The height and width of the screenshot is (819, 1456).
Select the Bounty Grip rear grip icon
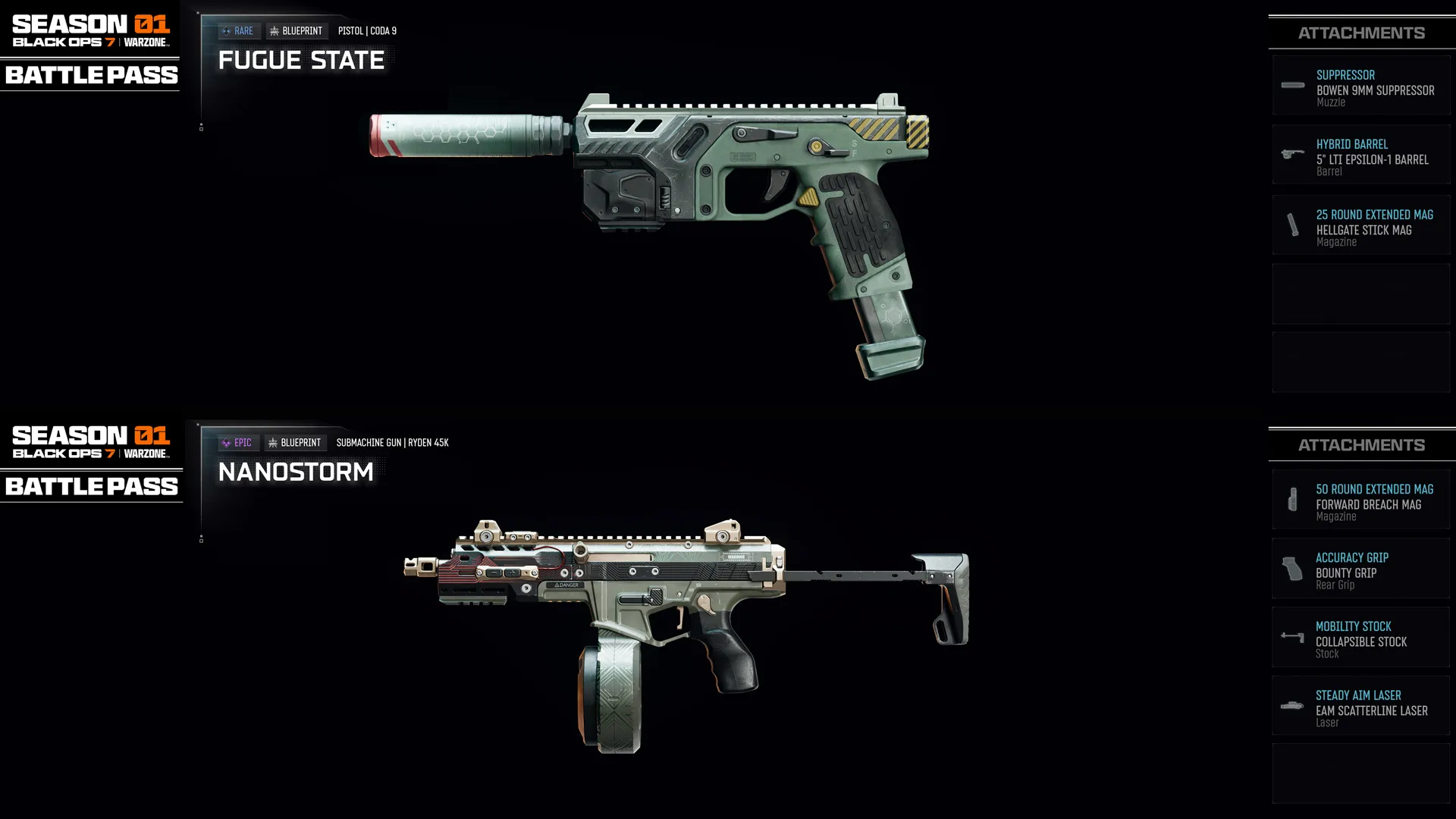1291,569
